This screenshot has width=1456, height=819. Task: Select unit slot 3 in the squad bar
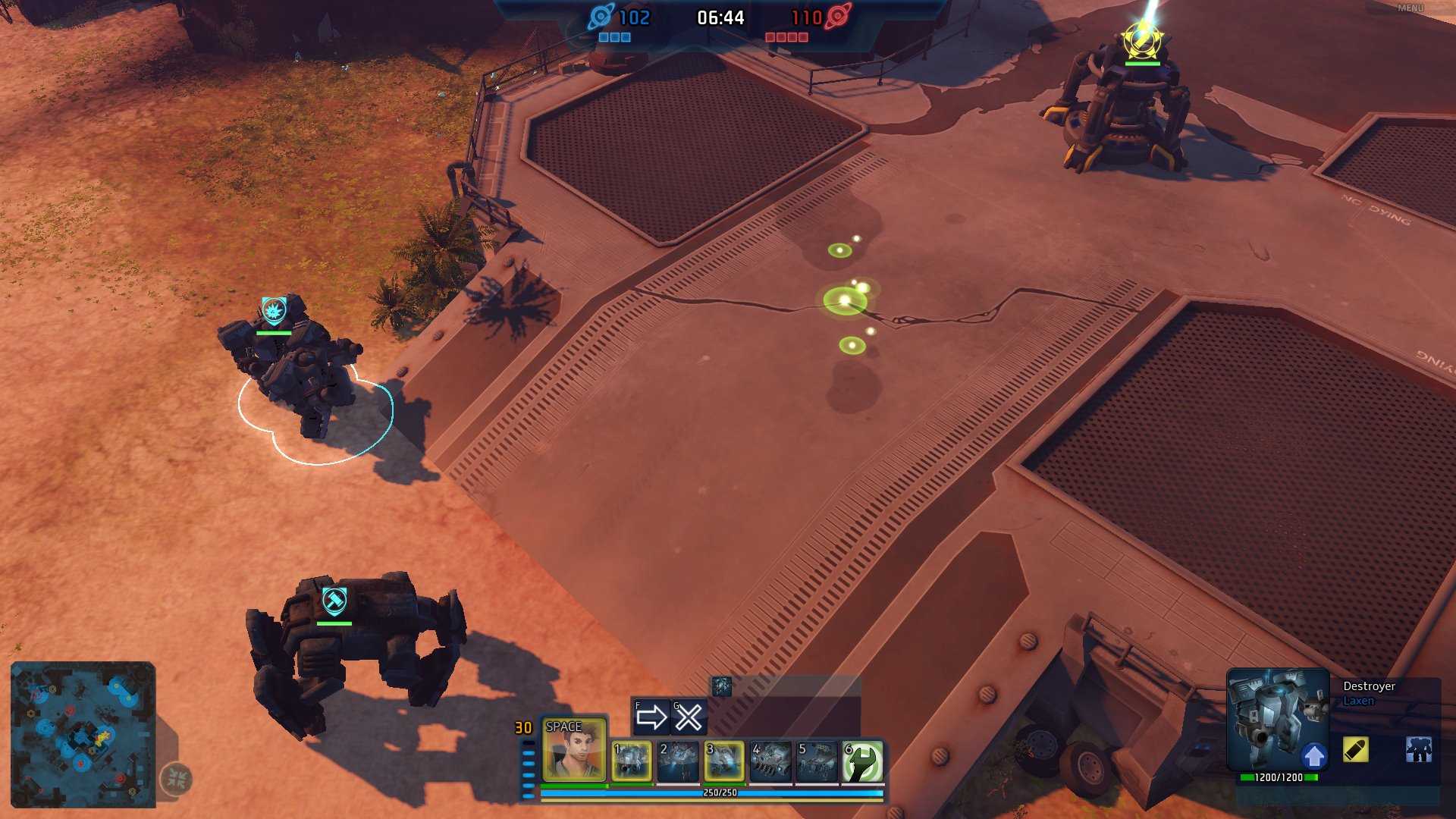tap(724, 761)
